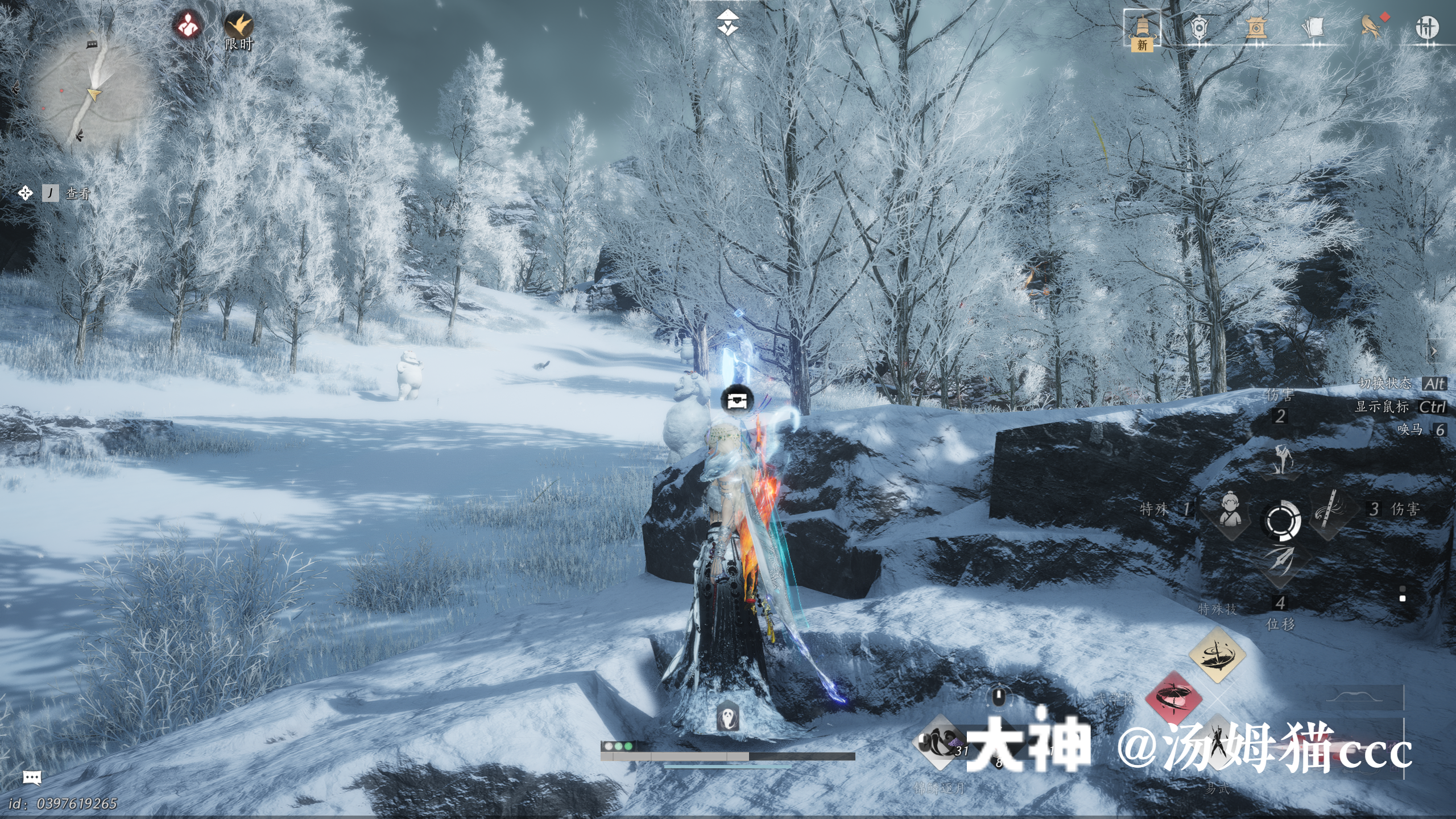
Task: Click the treasure chest marker above the character
Action: click(737, 400)
